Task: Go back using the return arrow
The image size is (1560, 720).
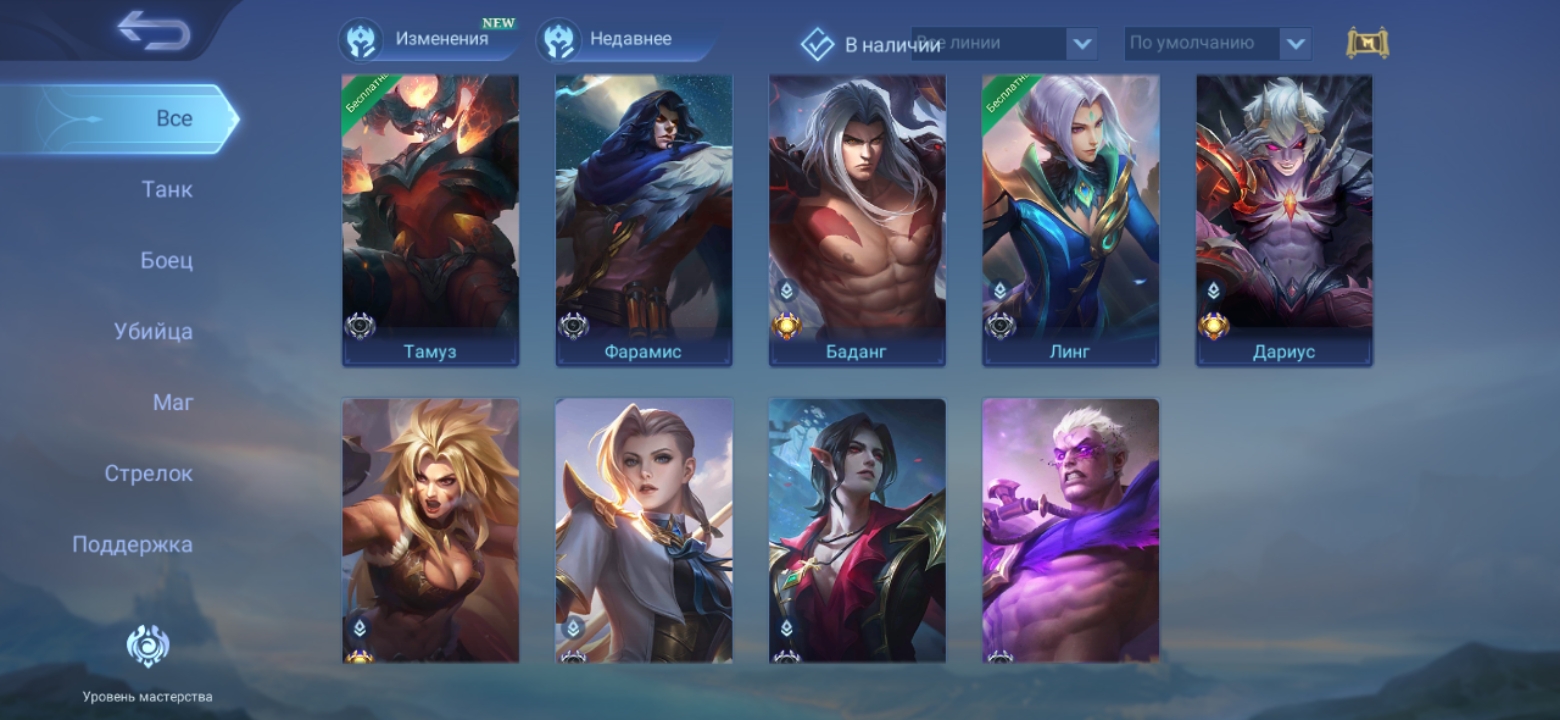Action: (153, 31)
